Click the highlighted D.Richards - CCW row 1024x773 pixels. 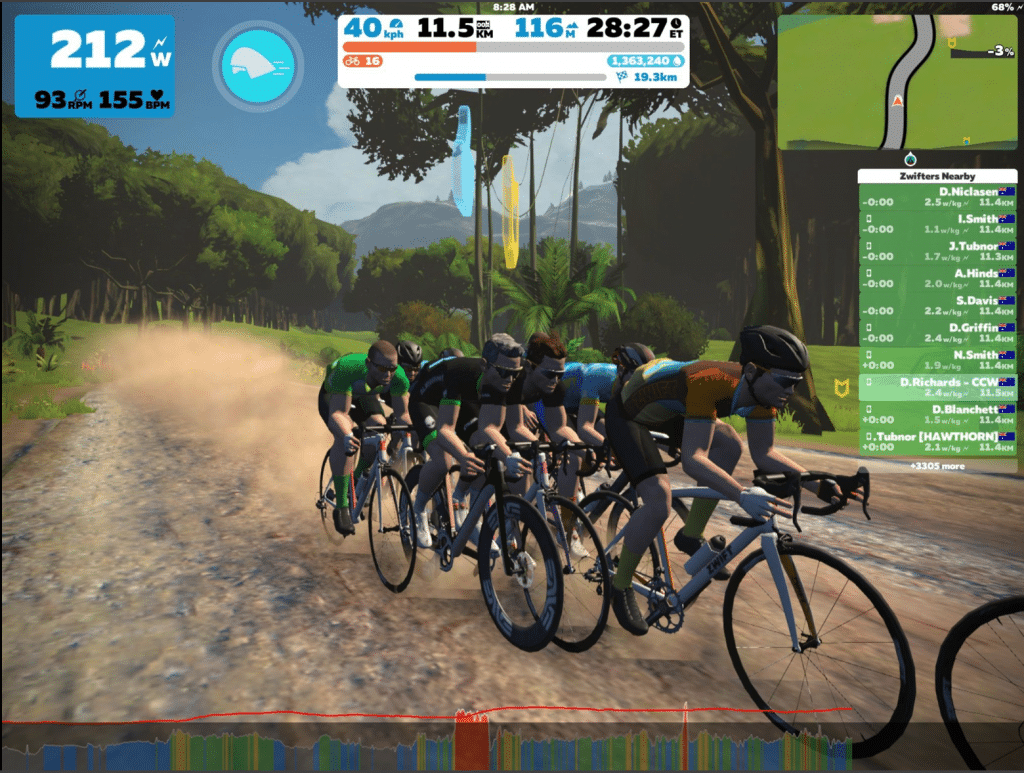click(x=937, y=387)
